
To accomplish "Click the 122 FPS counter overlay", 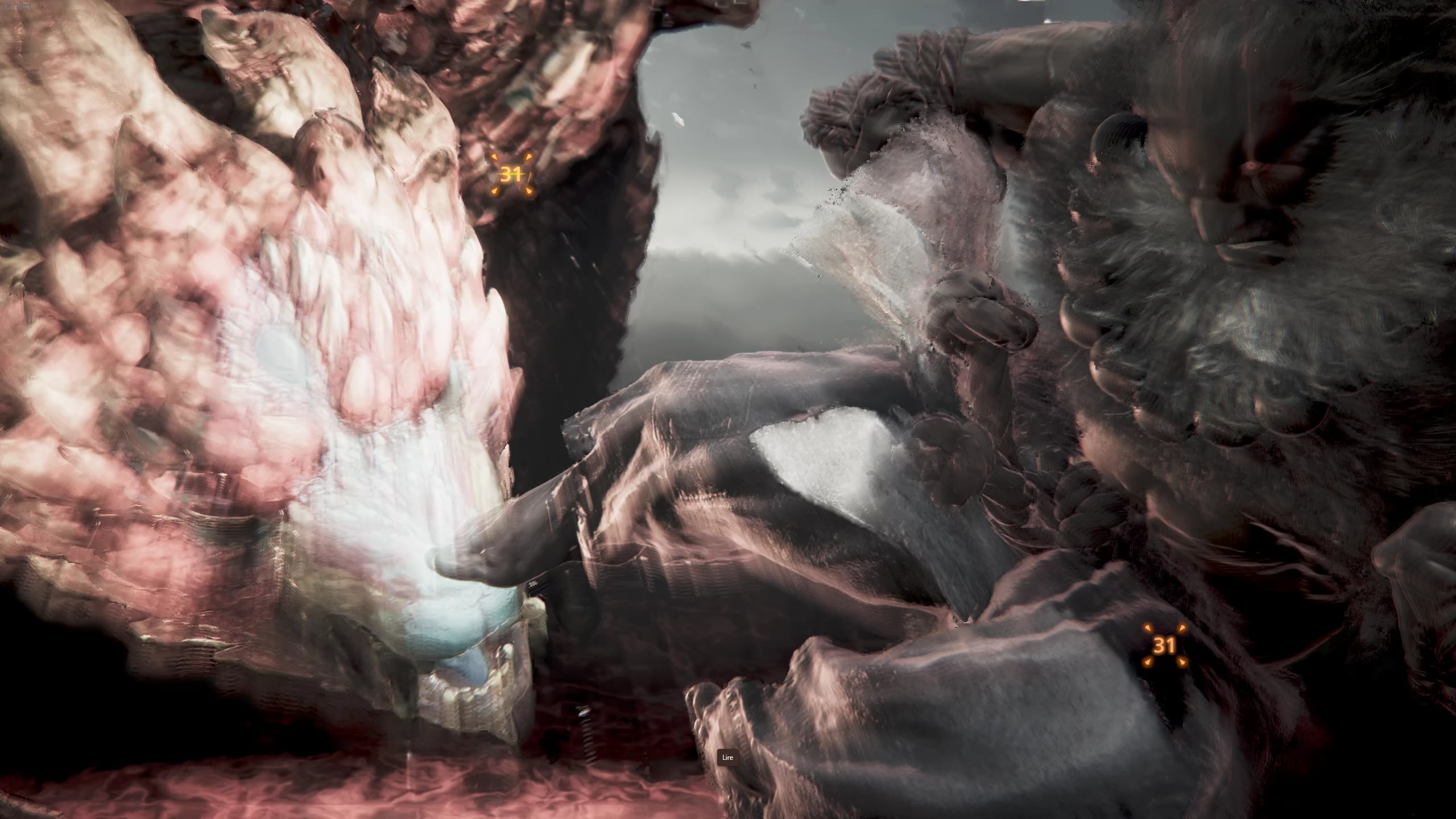I will pyautogui.click(x=17, y=6).
